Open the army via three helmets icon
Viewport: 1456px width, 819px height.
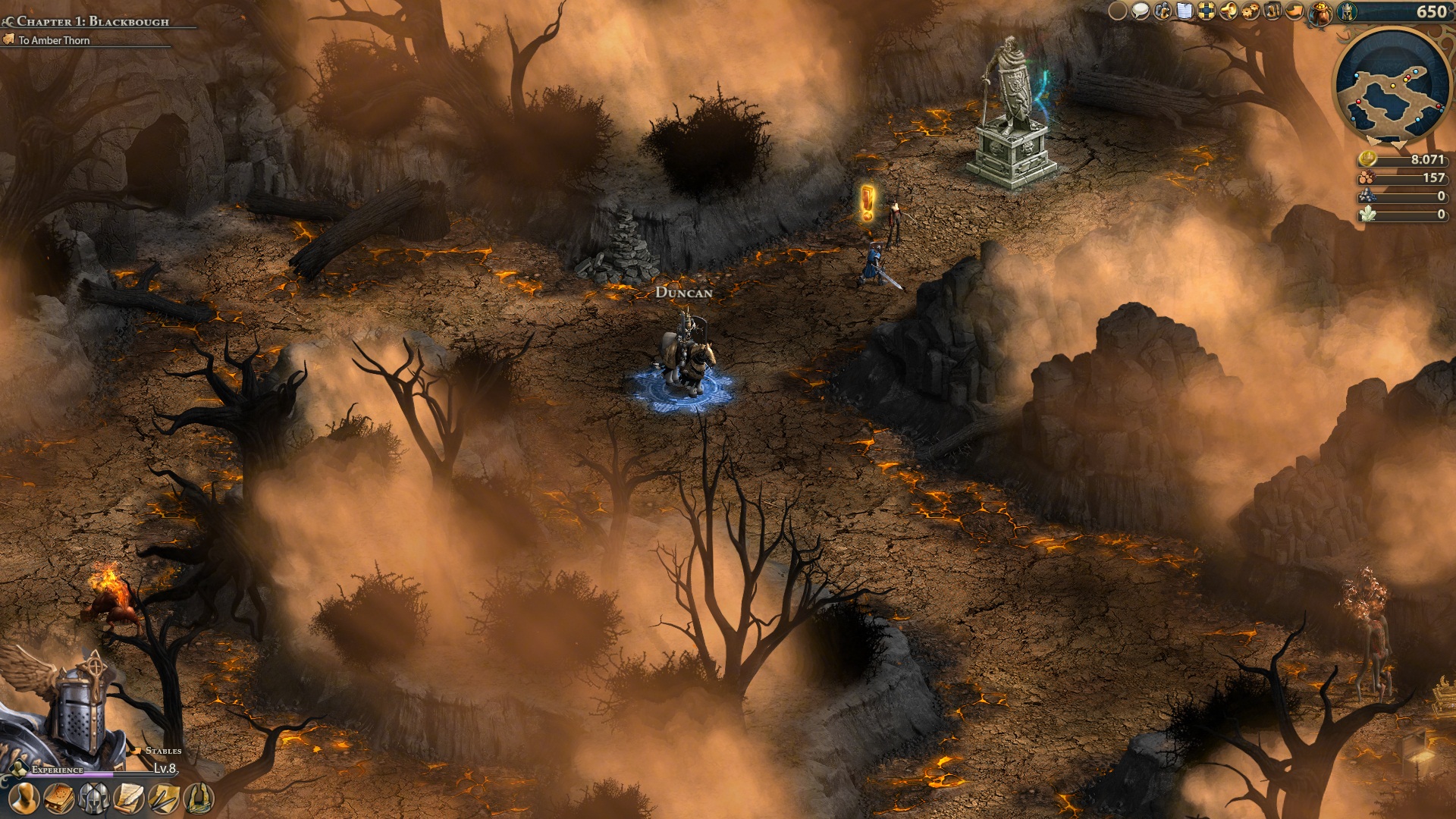[x=94, y=798]
